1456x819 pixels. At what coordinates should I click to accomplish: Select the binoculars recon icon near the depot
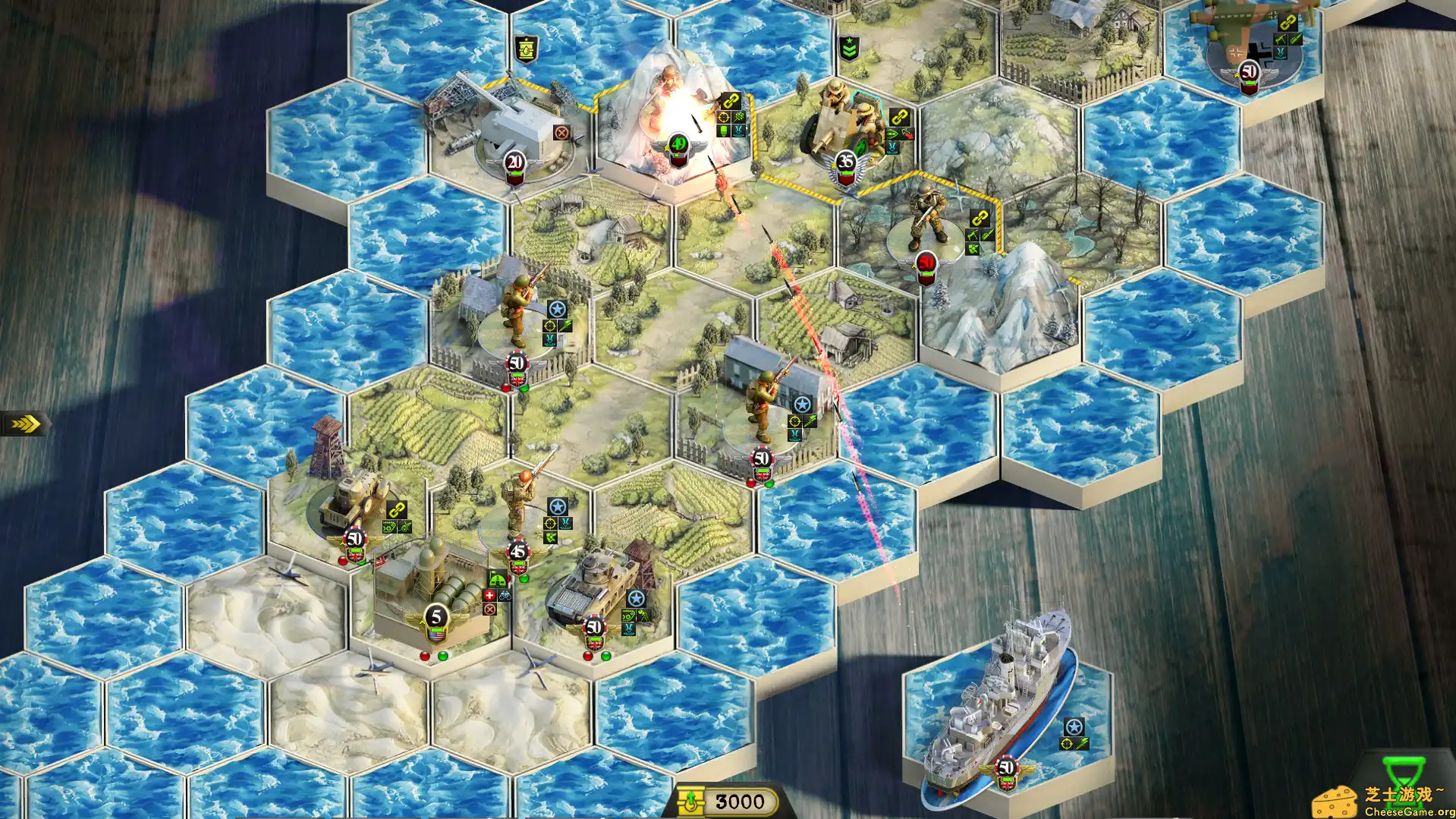pos(505,597)
